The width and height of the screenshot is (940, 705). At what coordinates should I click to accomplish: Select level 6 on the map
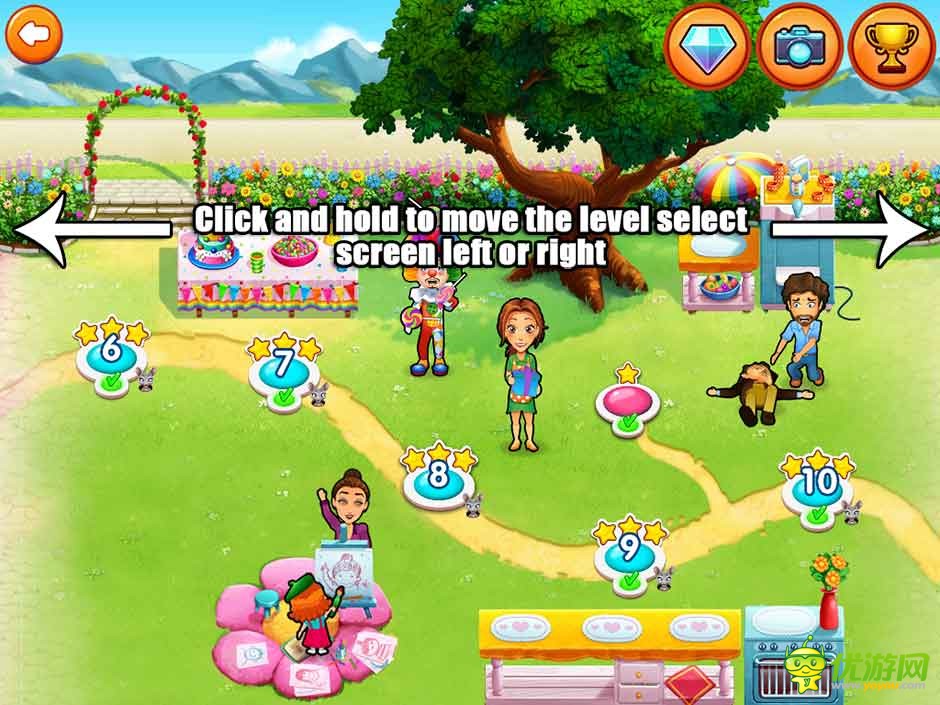[x=111, y=353]
